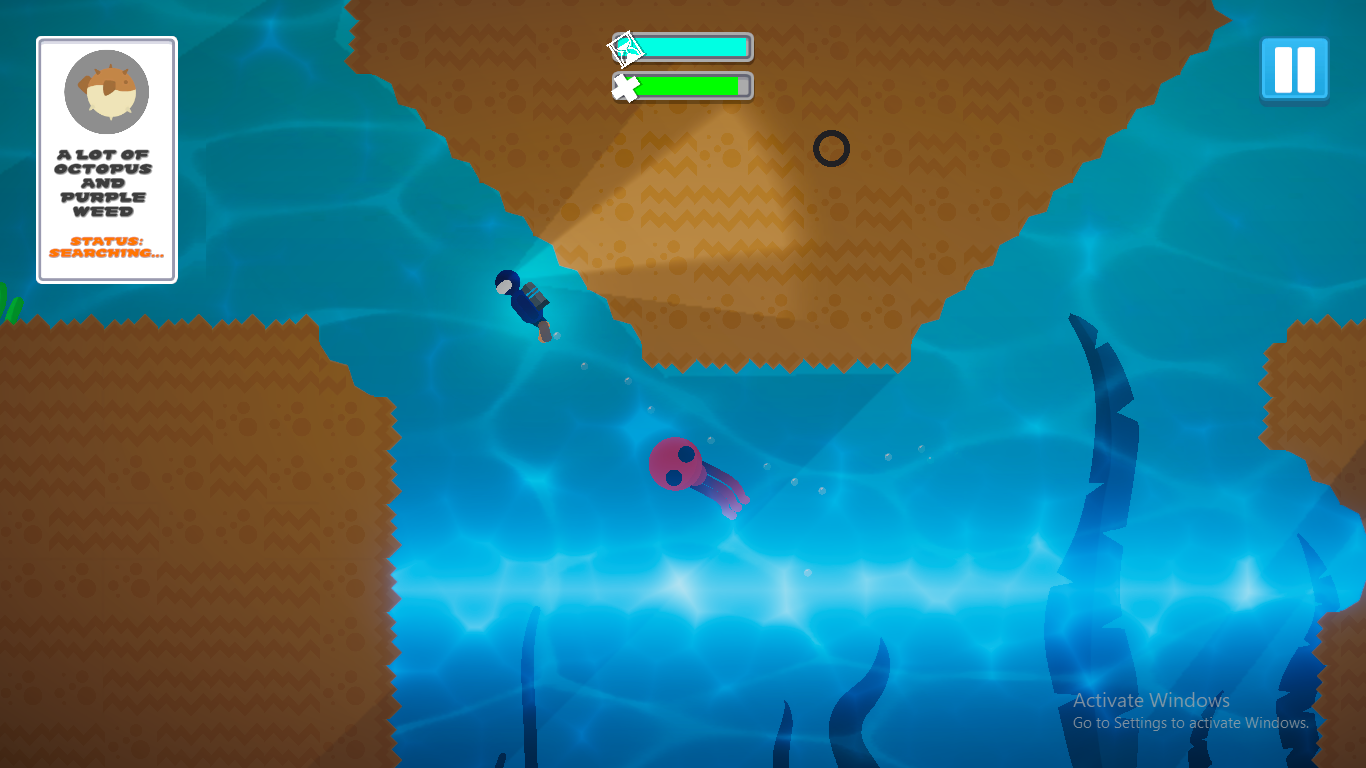The width and height of the screenshot is (1366, 768).
Task: Click the green health progress bar
Action: click(x=690, y=85)
